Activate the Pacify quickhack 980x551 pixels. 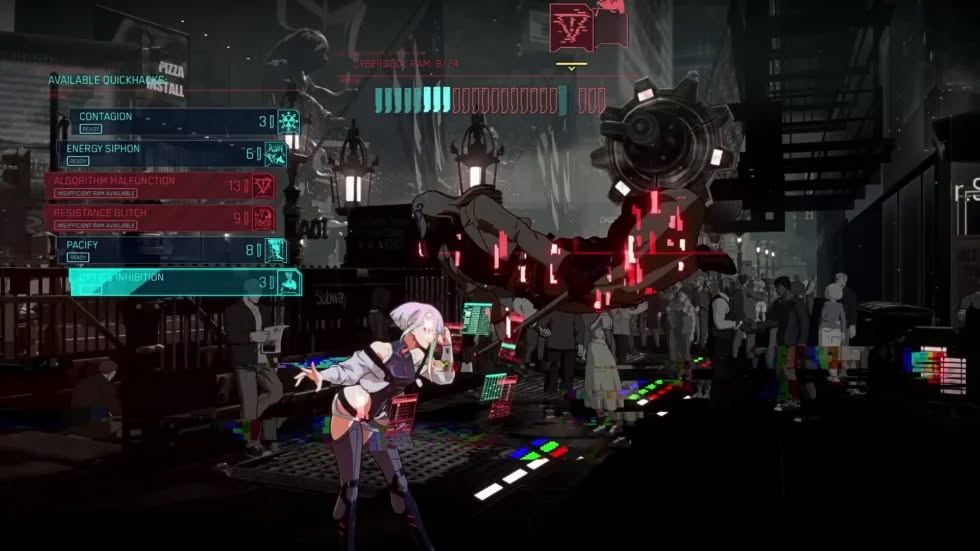170,250
